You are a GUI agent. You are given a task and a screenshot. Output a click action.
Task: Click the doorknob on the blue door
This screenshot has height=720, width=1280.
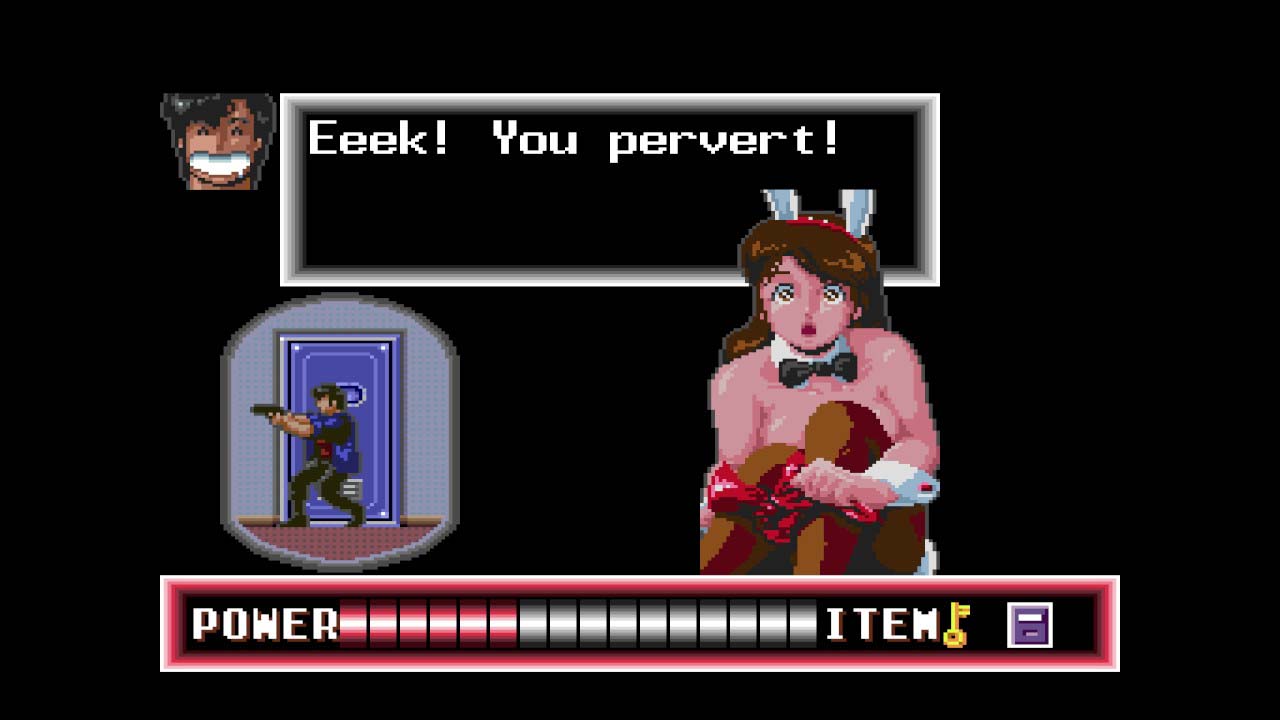pos(355,392)
